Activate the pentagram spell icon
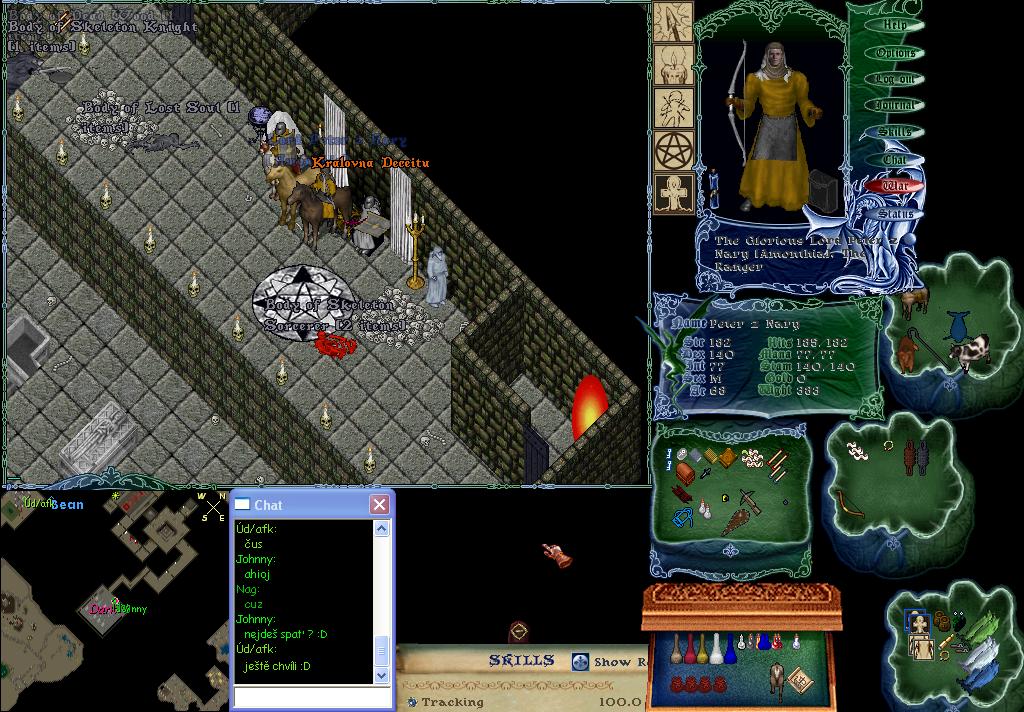The height and width of the screenshot is (712, 1024). point(674,151)
